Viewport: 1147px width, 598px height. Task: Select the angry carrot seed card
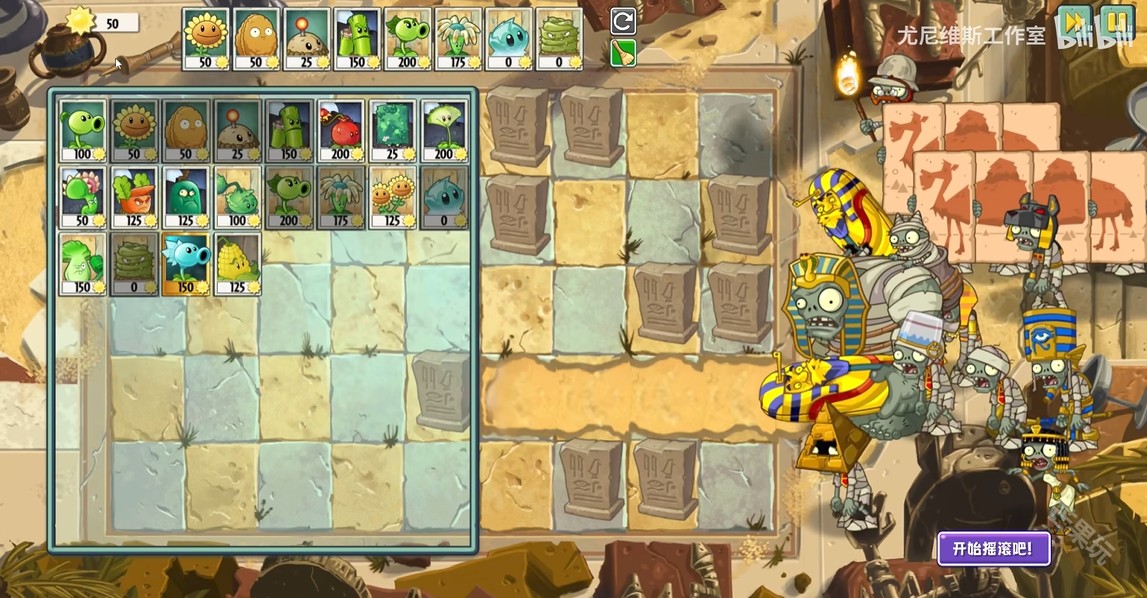point(134,197)
